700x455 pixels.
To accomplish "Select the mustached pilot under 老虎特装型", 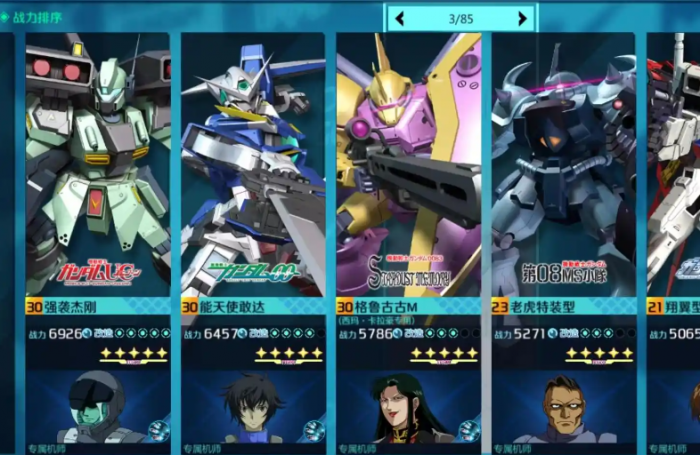I will tap(563, 408).
